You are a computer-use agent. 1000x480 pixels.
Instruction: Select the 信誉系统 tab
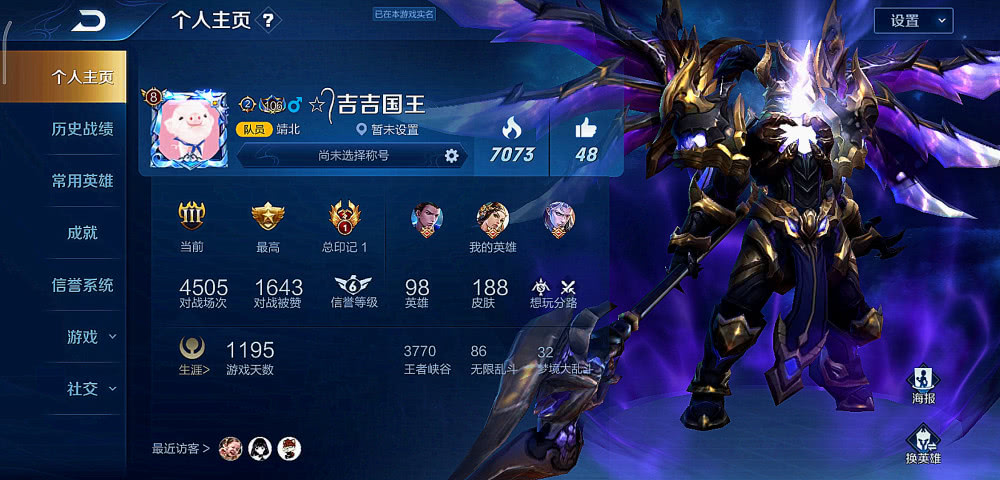click(82, 285)
